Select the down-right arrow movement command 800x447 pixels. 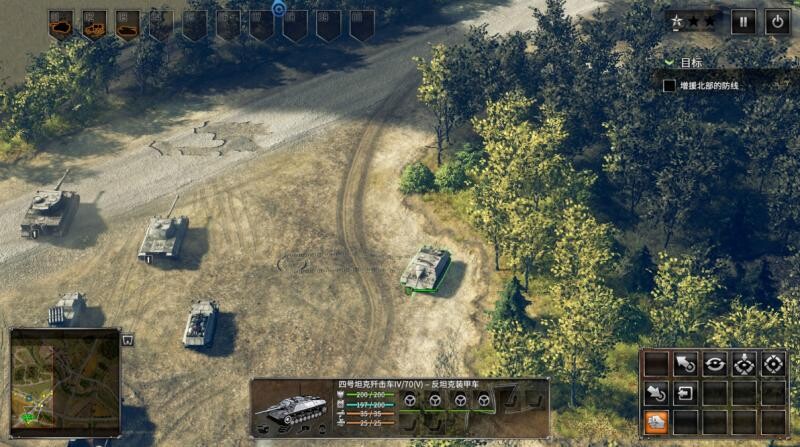(x=656, y=393)
